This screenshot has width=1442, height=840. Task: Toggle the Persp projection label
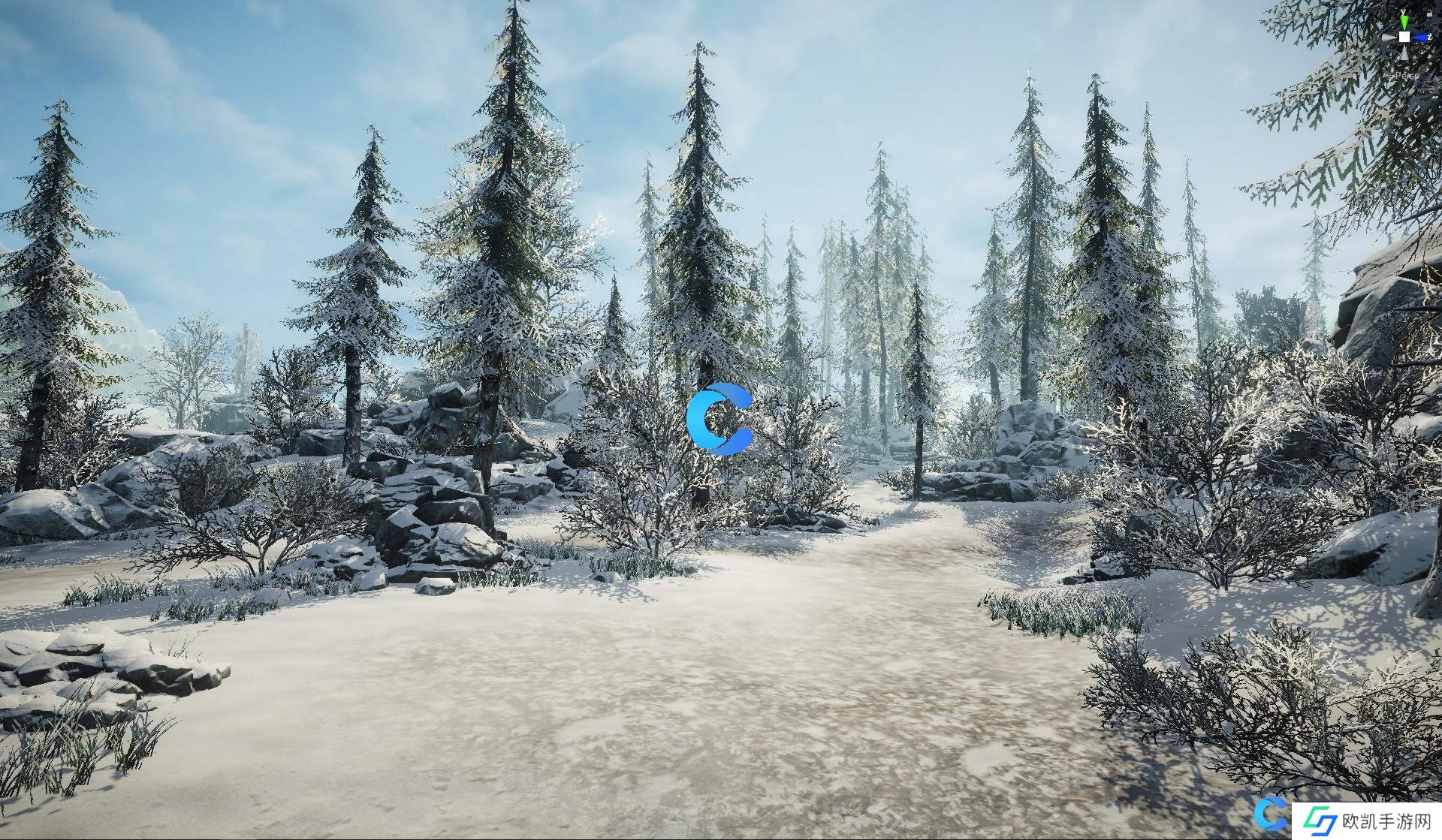[x=1407, y=76]
